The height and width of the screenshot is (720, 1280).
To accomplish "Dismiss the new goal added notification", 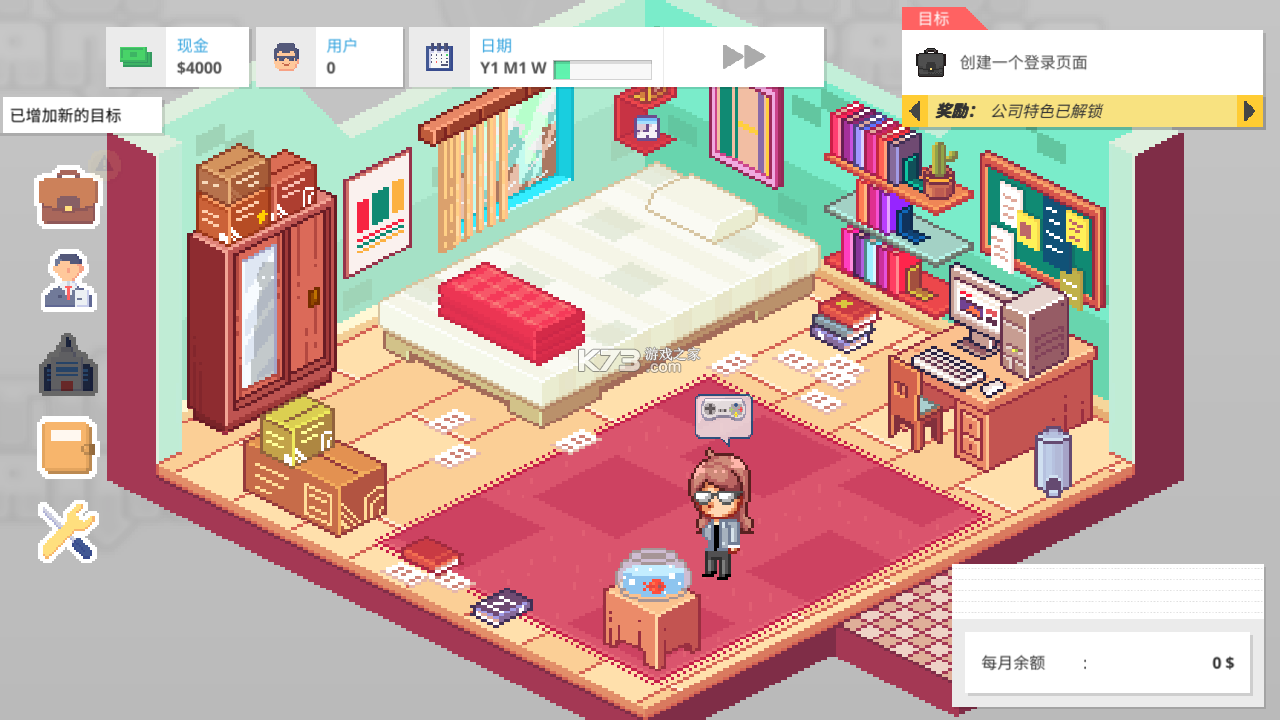I will pos(81,115).
